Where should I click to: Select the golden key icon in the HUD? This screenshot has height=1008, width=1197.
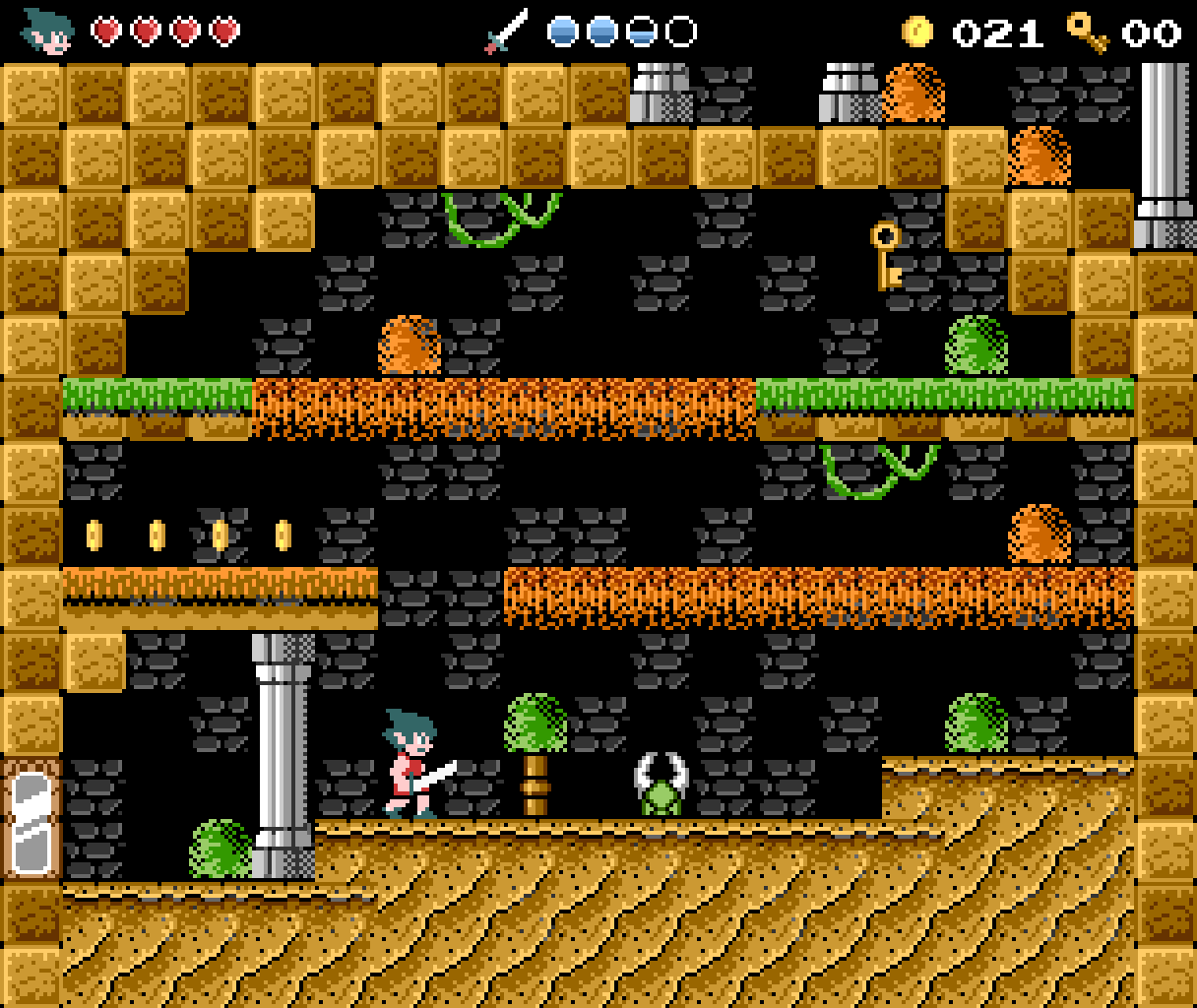pyautogui.click(x=1088, y=31)
